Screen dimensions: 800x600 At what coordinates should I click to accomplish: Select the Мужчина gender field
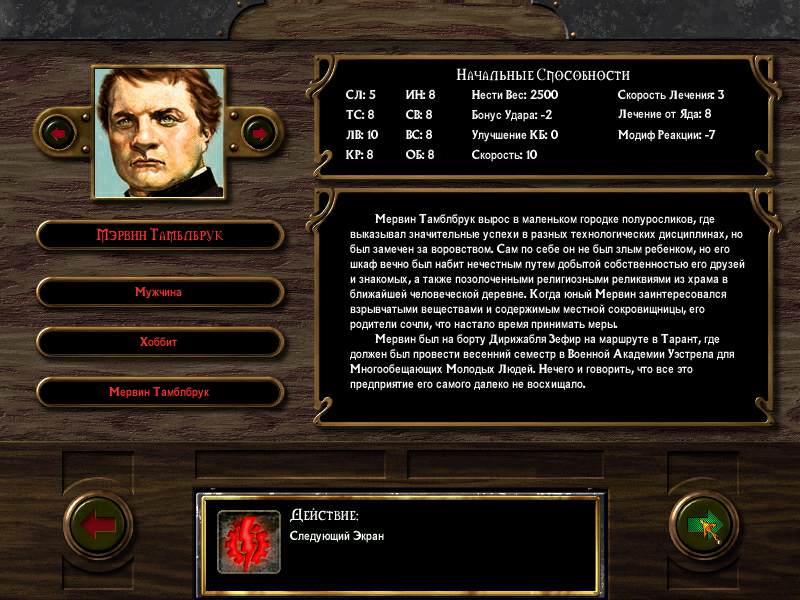(x=159, y=292)
